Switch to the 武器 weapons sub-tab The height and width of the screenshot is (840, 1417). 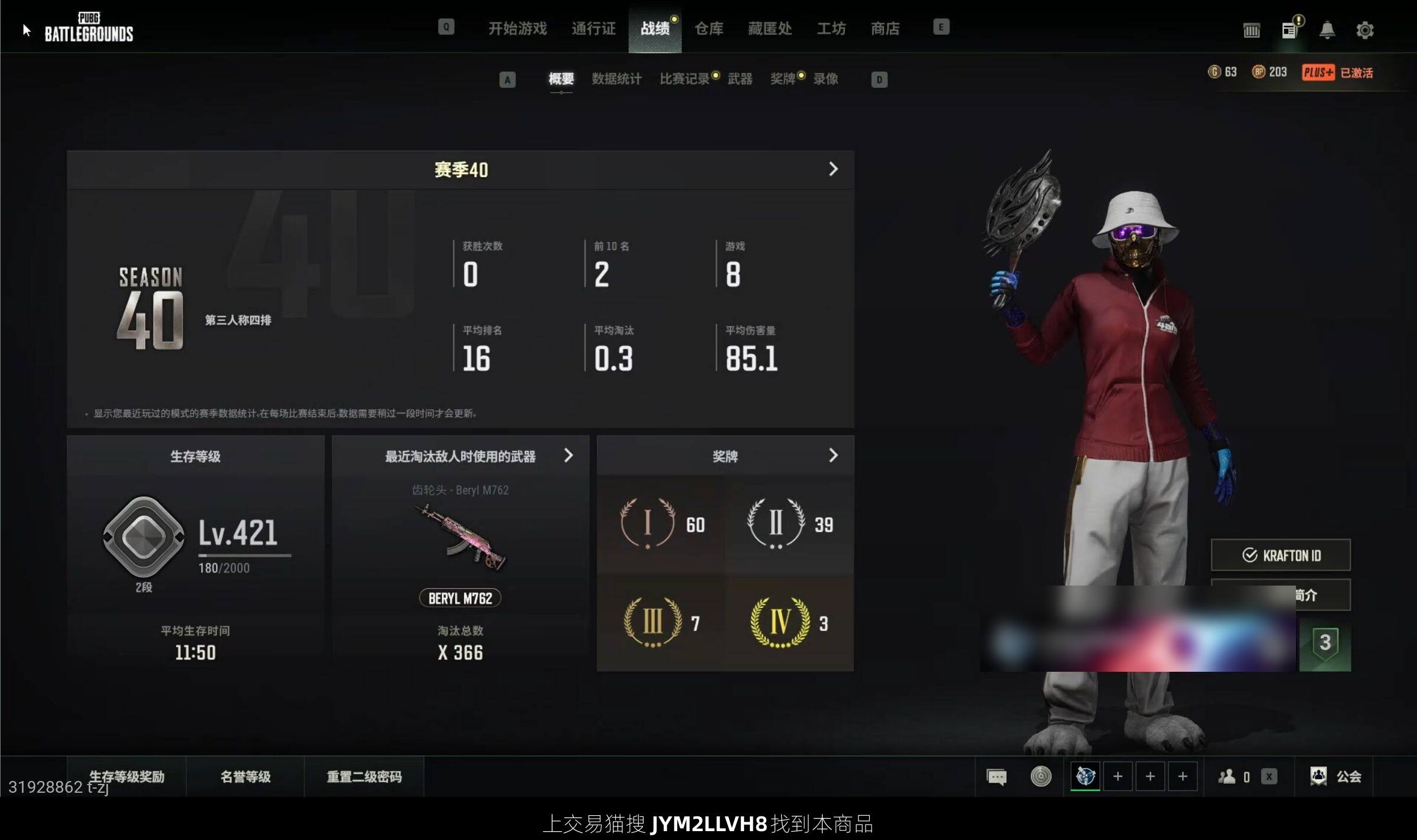tap(740, 79)
